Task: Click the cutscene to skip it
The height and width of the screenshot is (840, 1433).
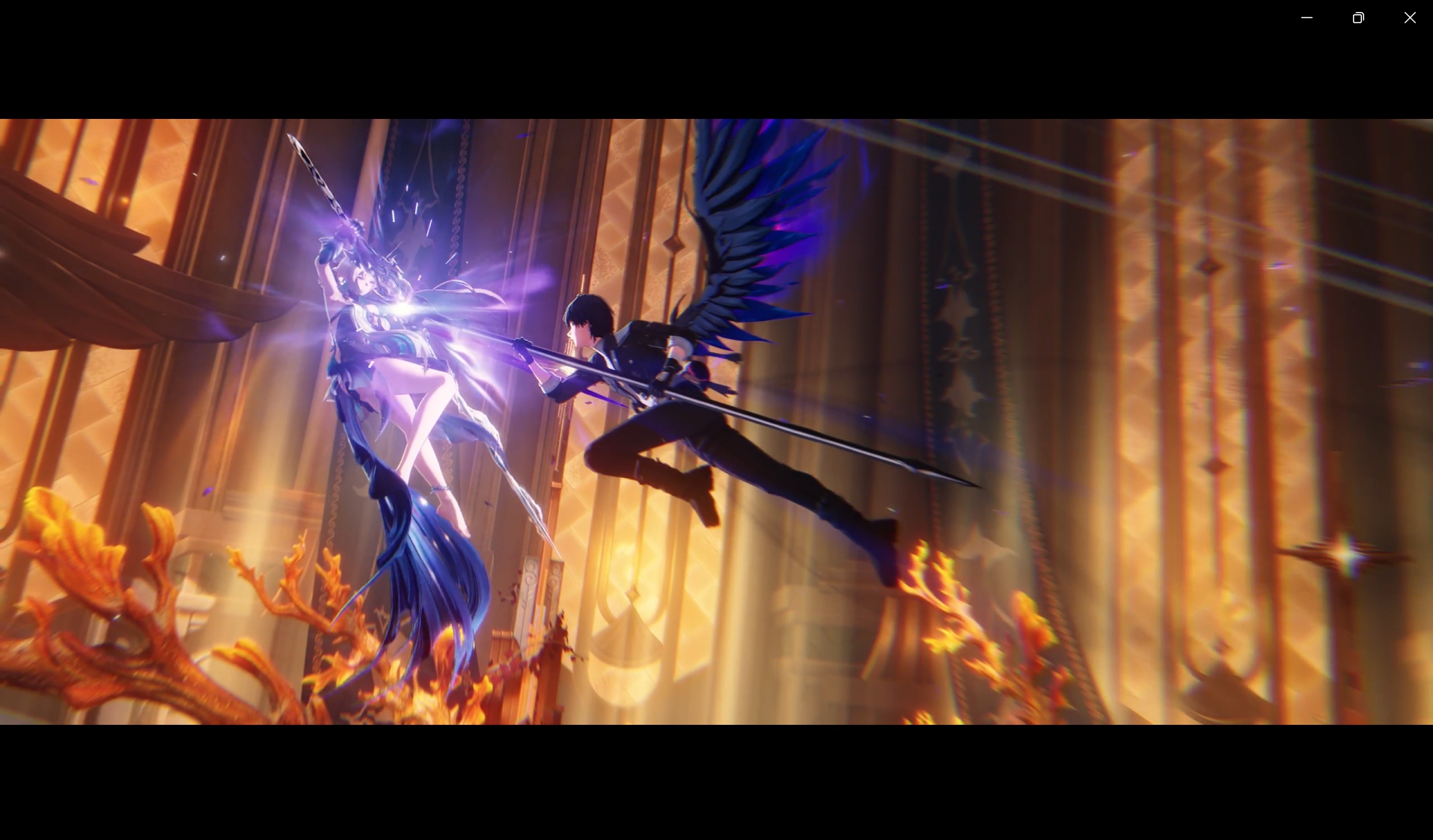Action: pos(716,419)
